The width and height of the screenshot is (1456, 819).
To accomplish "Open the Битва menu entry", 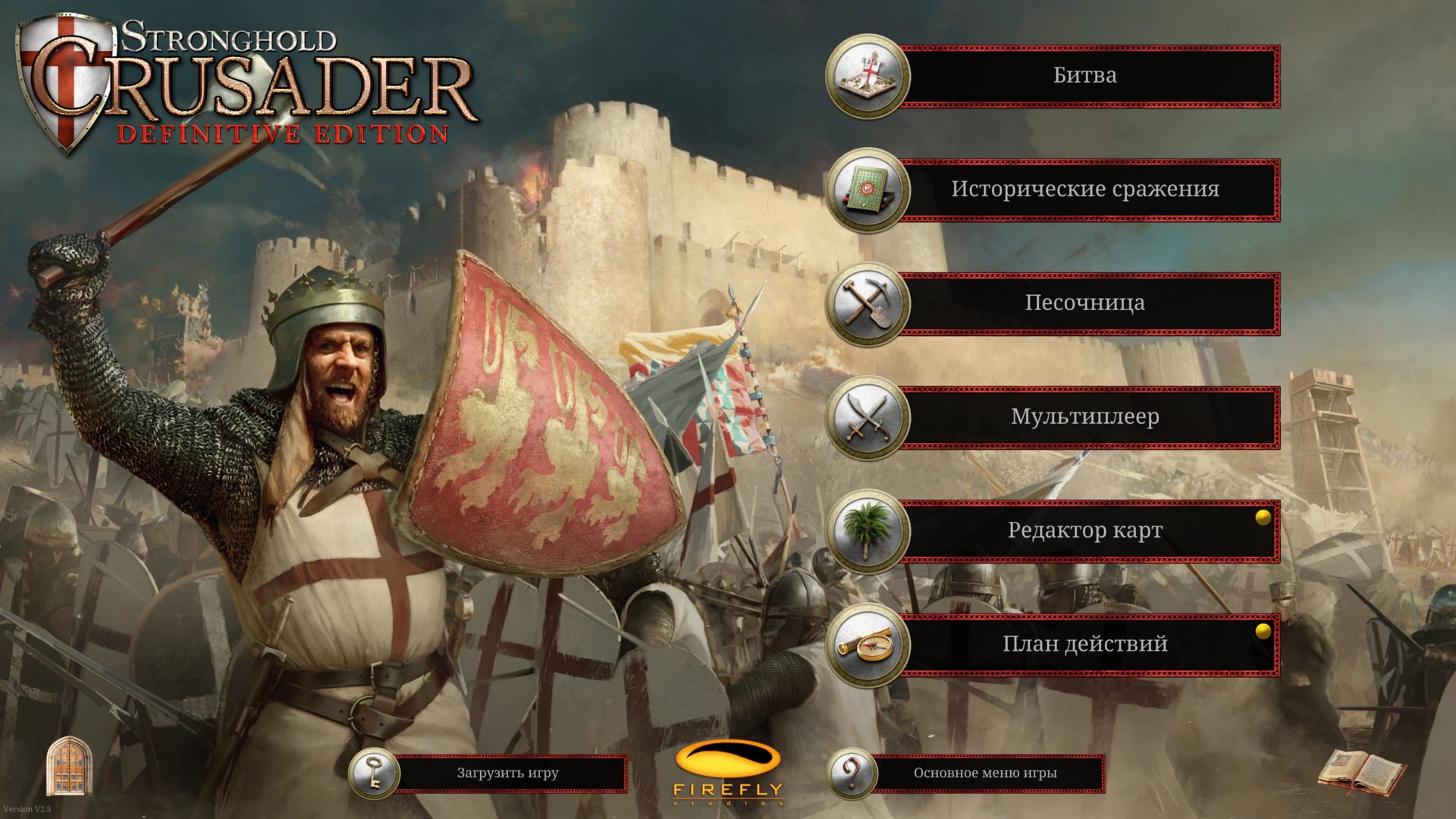I will click(1084, 76).
